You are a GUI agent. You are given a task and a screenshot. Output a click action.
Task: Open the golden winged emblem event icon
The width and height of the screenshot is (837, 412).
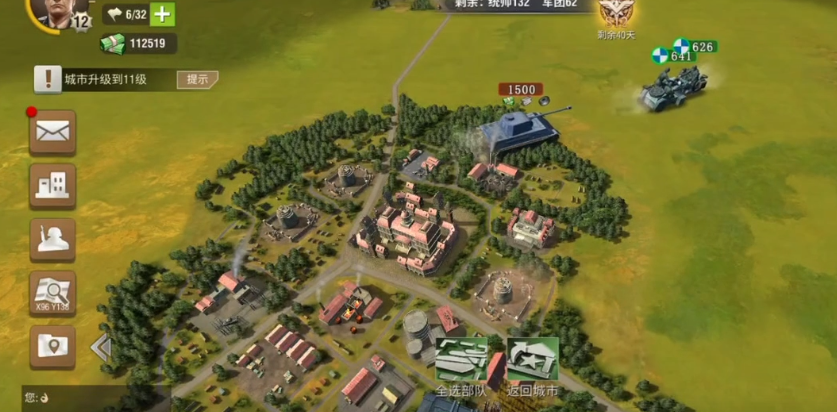pos(615,12)
